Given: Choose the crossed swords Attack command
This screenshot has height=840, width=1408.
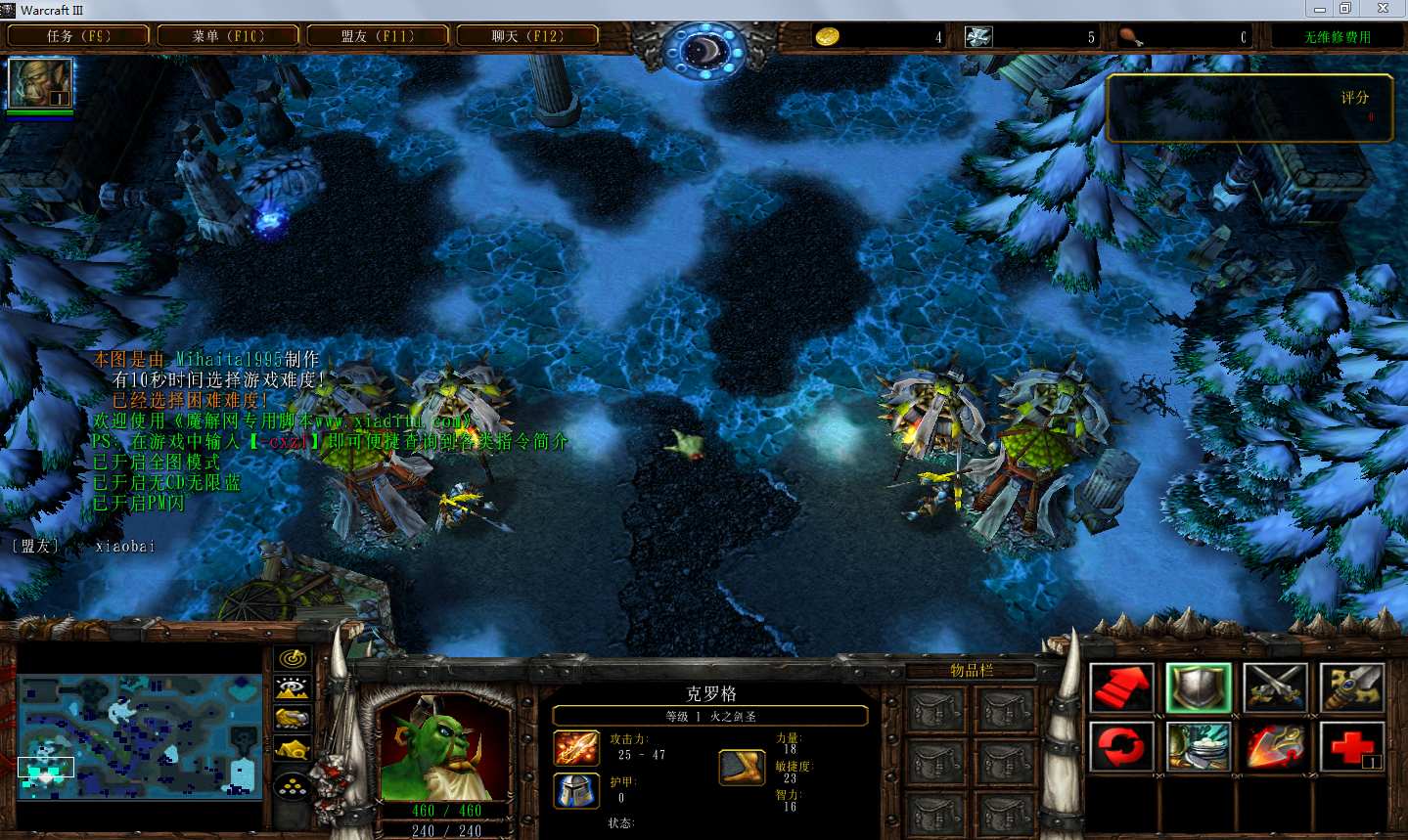Looking at the screenshot, I should pos(1276,686).
